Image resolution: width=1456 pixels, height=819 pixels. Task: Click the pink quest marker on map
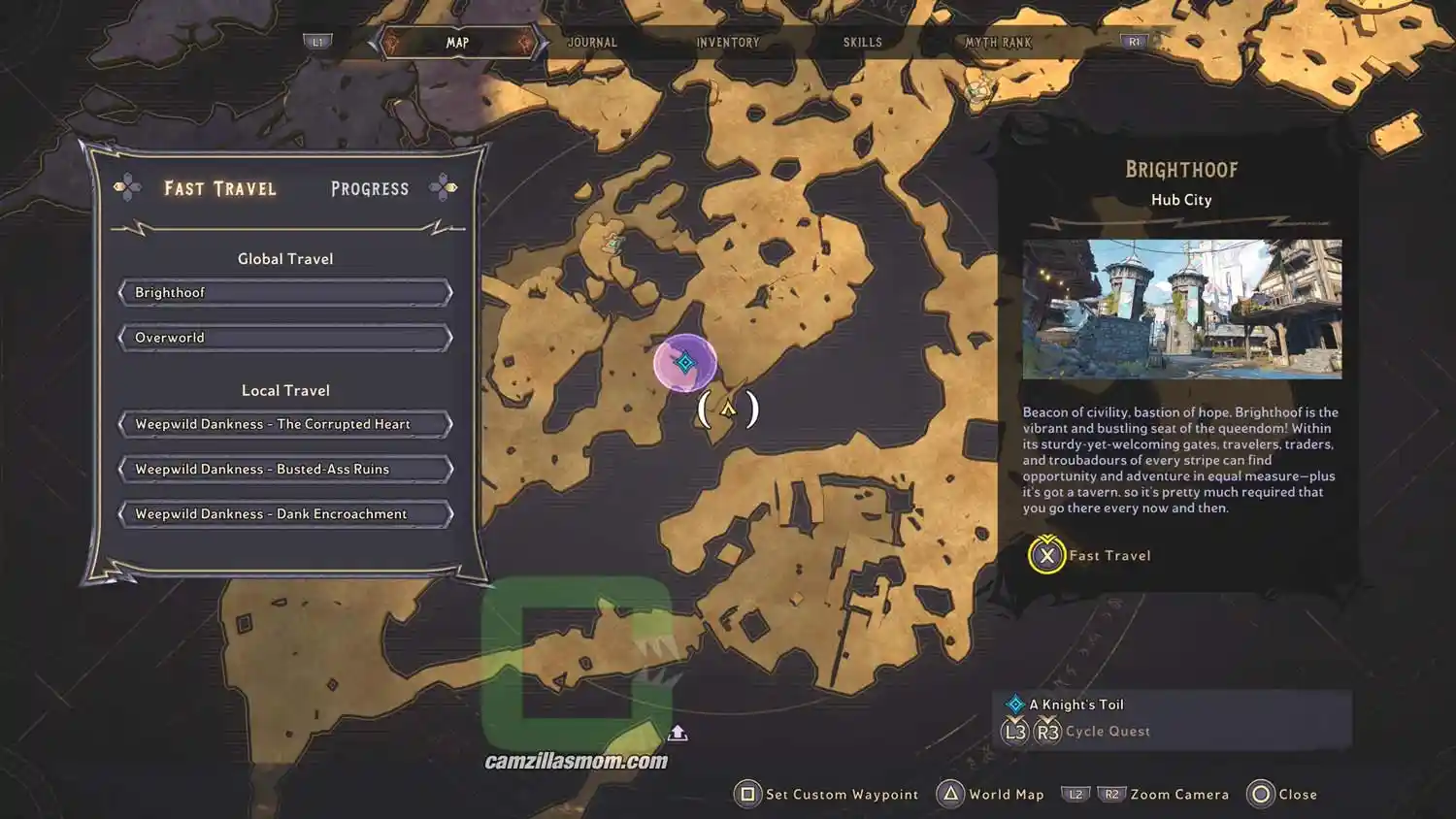pos(684,363)
